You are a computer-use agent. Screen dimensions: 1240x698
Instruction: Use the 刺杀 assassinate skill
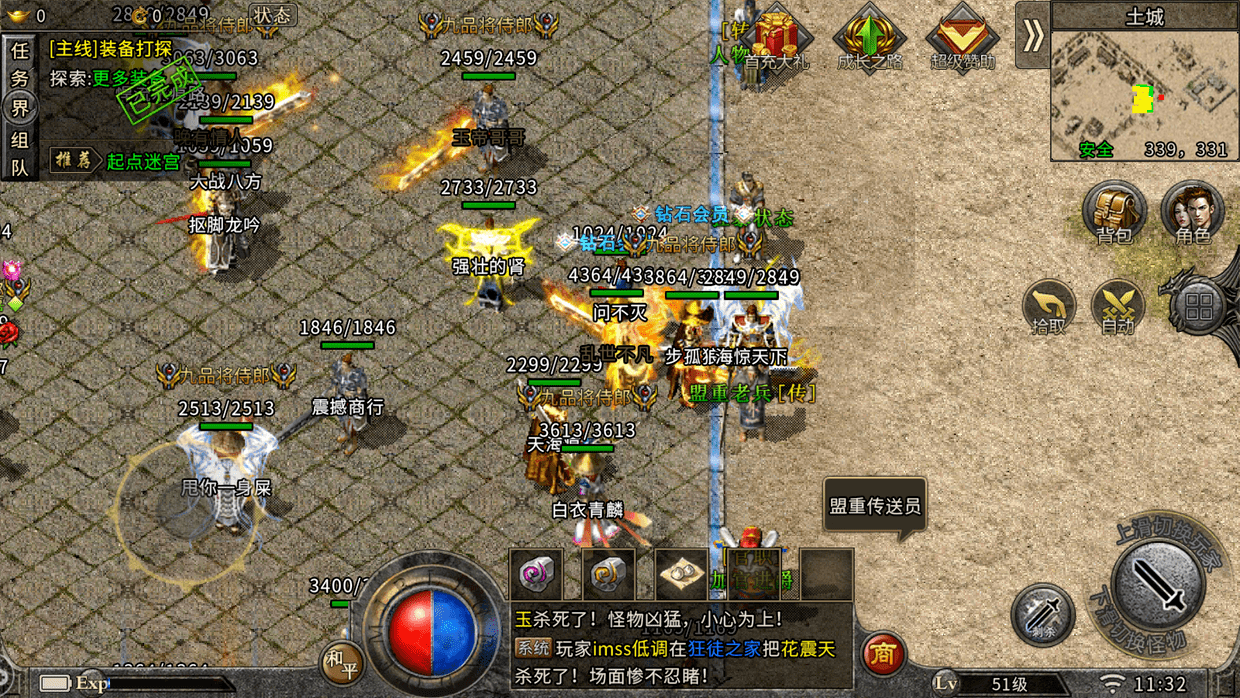[1042, 615]
